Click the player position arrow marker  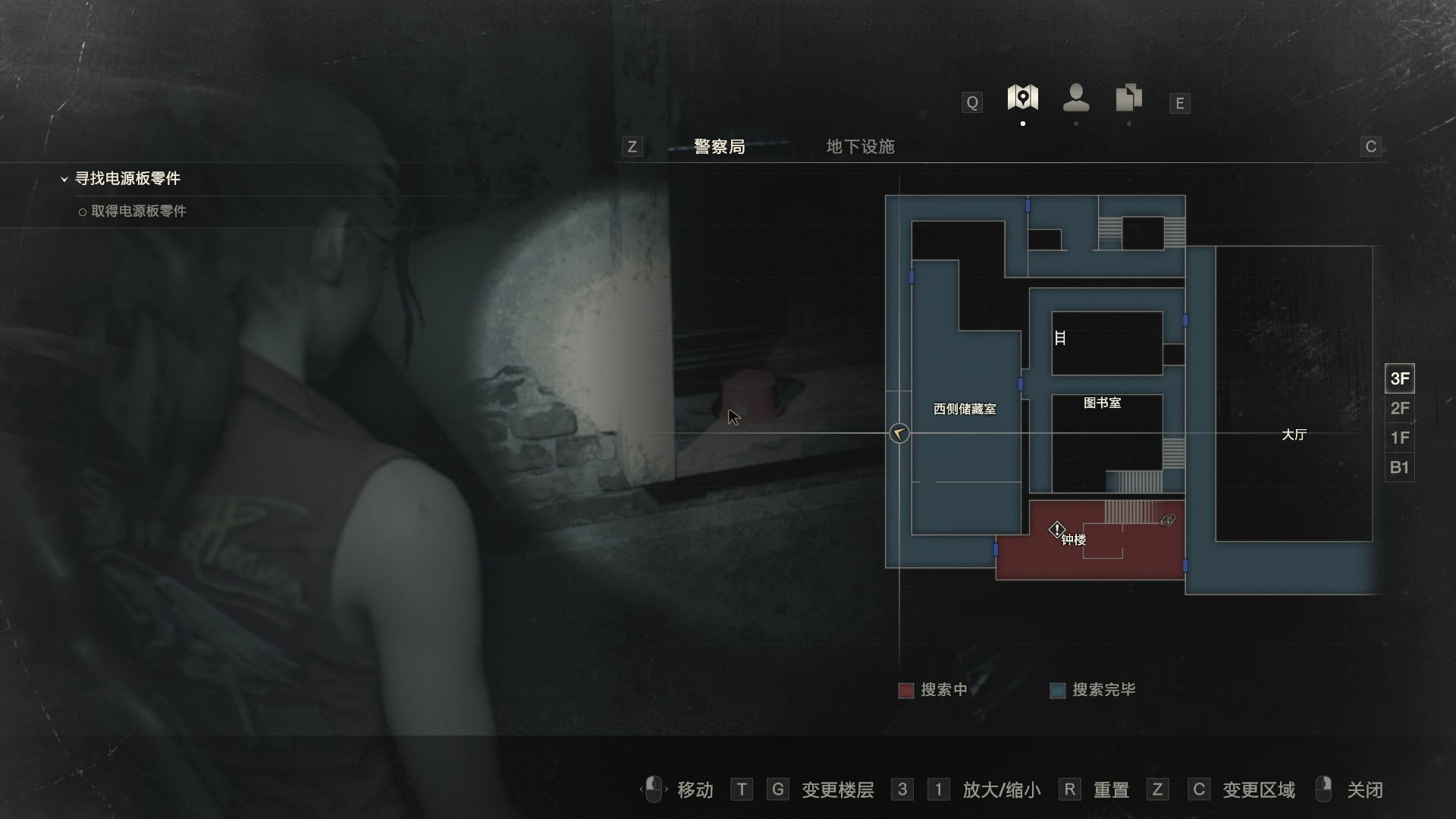[899, 434]
